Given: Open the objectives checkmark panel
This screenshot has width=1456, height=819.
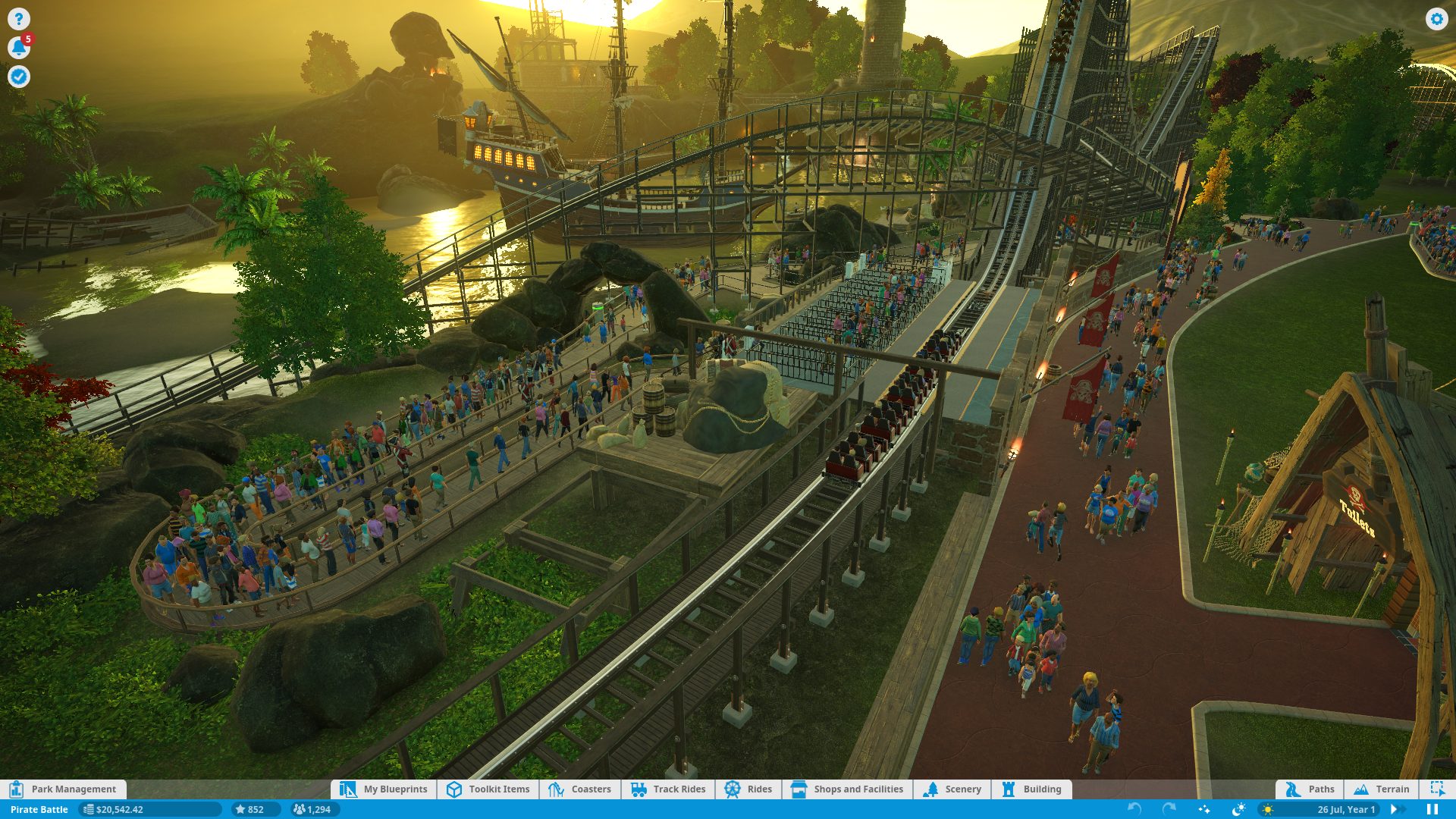Looking at the screenshot, I should click(18, 77).
